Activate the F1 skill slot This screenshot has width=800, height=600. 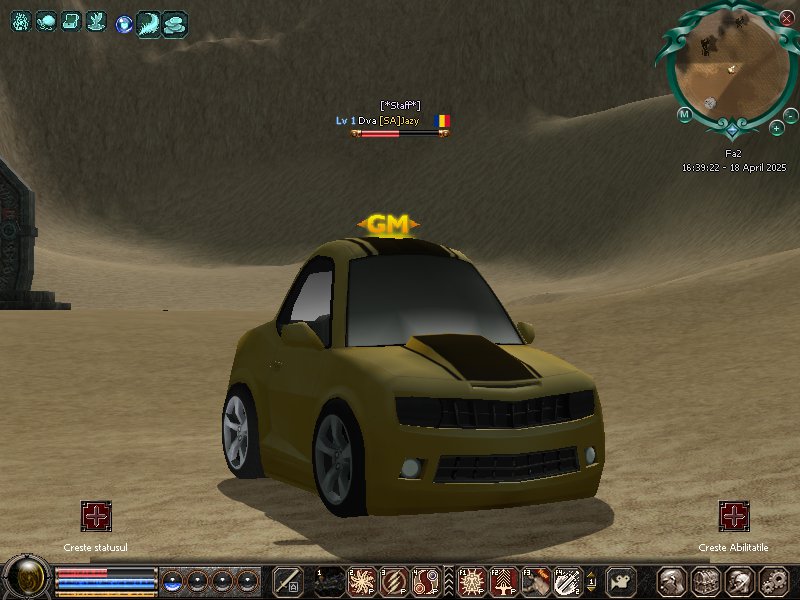click(472, 580)
